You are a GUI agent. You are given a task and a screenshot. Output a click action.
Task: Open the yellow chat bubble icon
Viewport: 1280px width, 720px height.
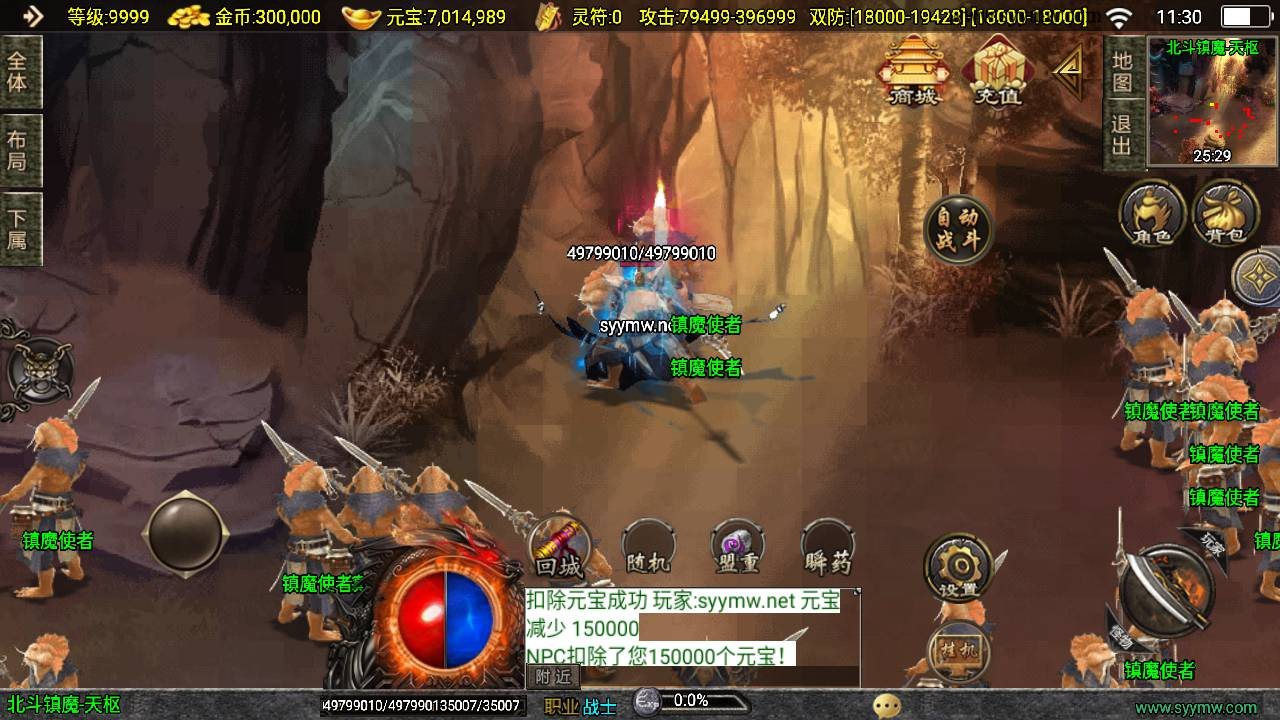click(x=886, y=706)
